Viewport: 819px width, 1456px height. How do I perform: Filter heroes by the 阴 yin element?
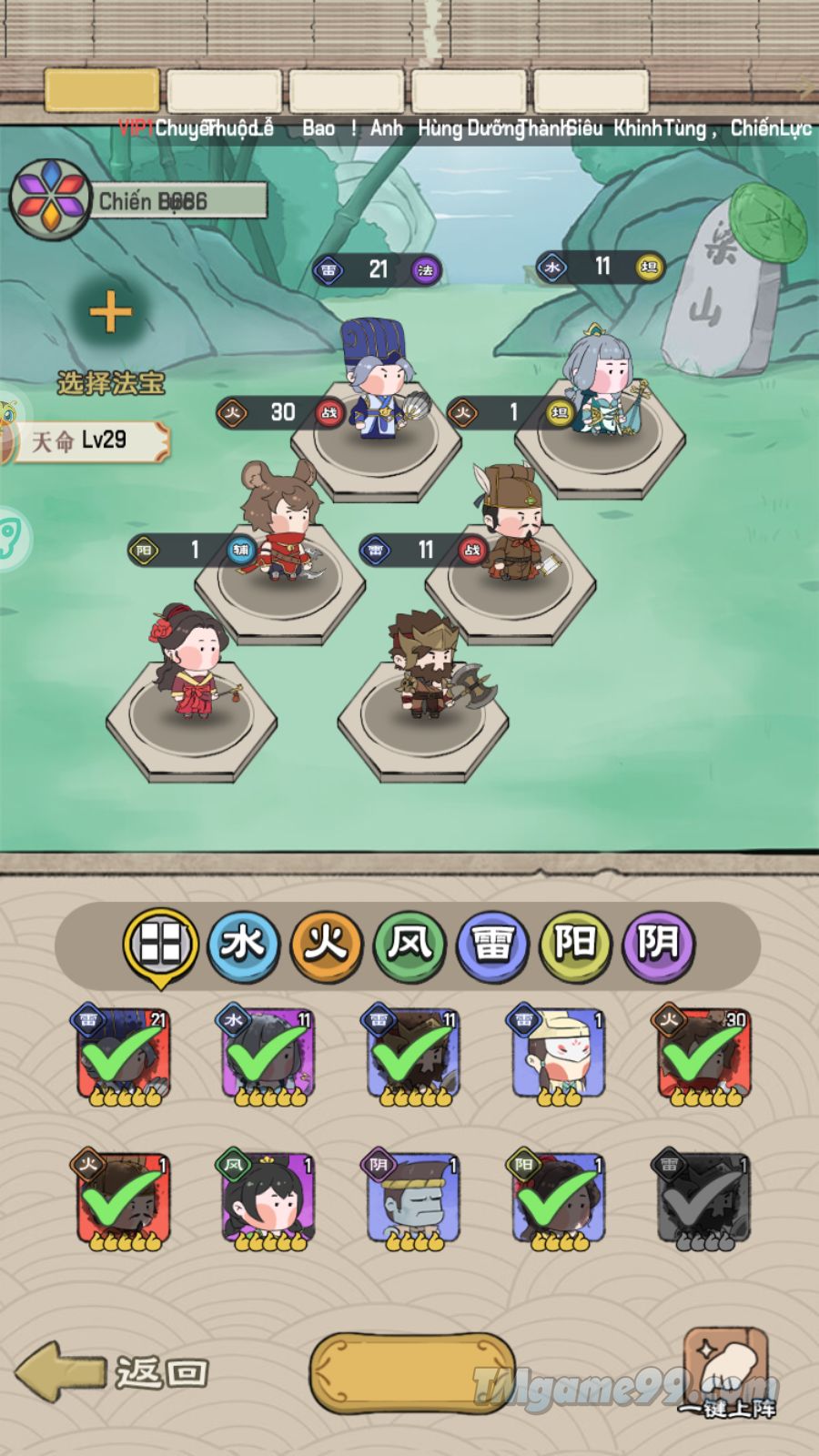(658, 945)
